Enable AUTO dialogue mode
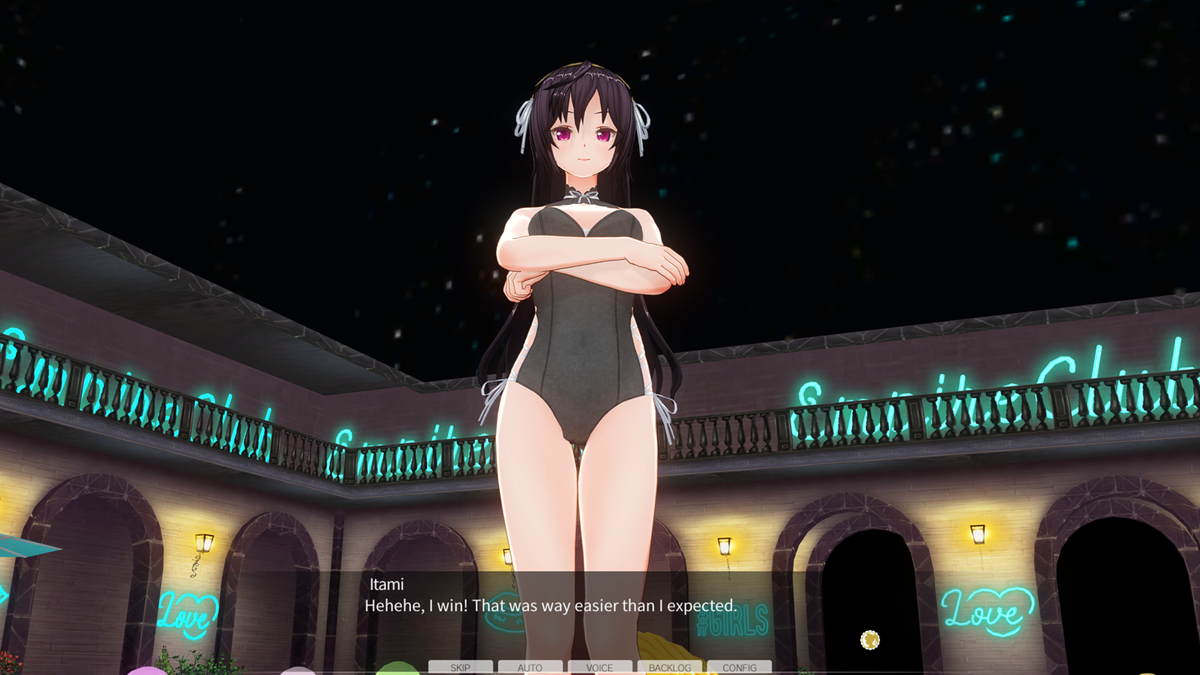The height and width of the screenshot is (675, 1200). 530,667
